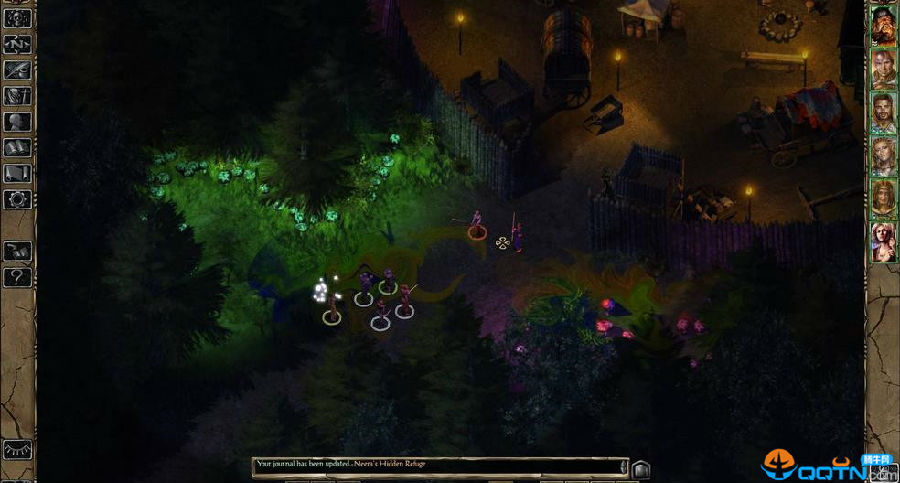Image resolution: width=900 pixels, height=483 pixels.
Task: Show the character record head icon
Action: (x=17, y=123)
